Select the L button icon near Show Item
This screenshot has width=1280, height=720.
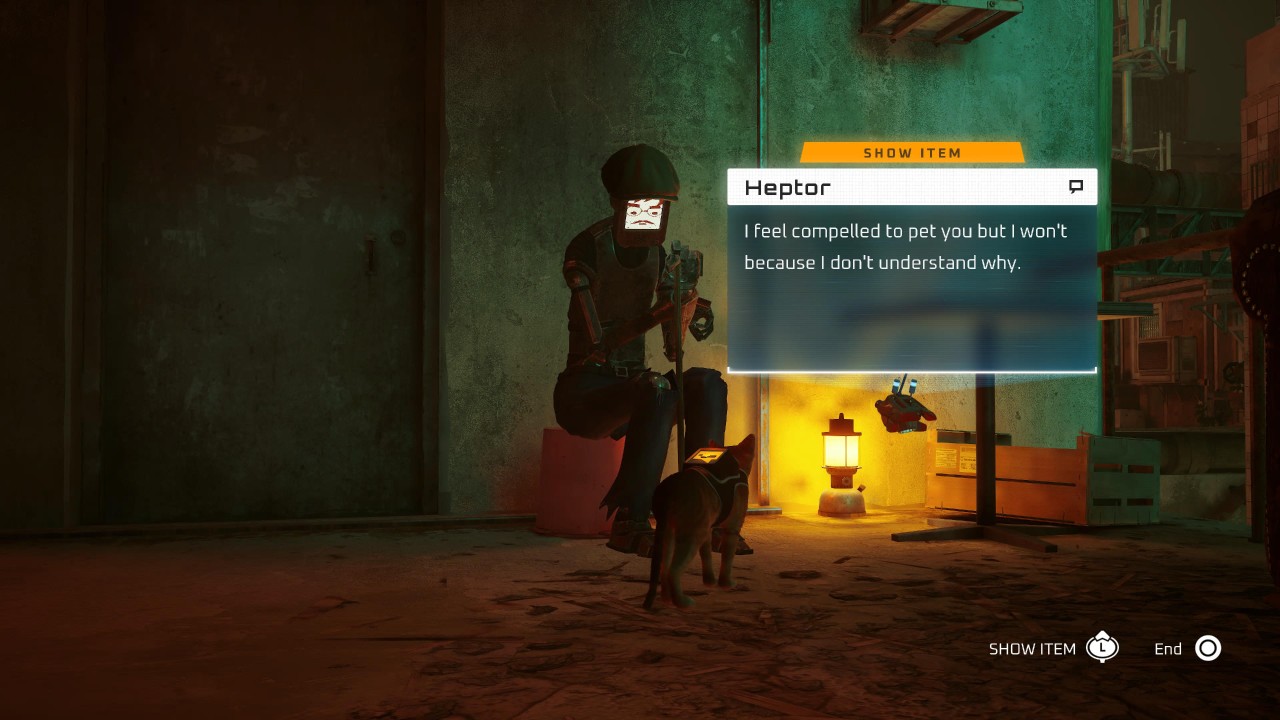1102,648
